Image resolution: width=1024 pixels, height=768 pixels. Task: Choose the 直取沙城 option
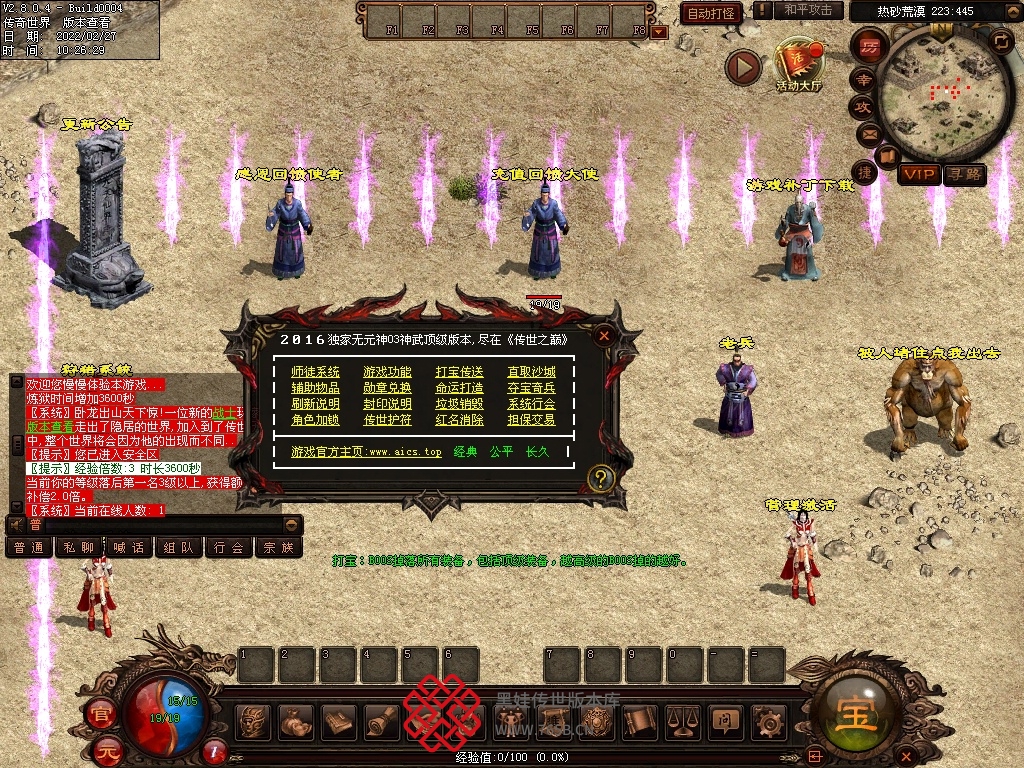click(531, 372)
